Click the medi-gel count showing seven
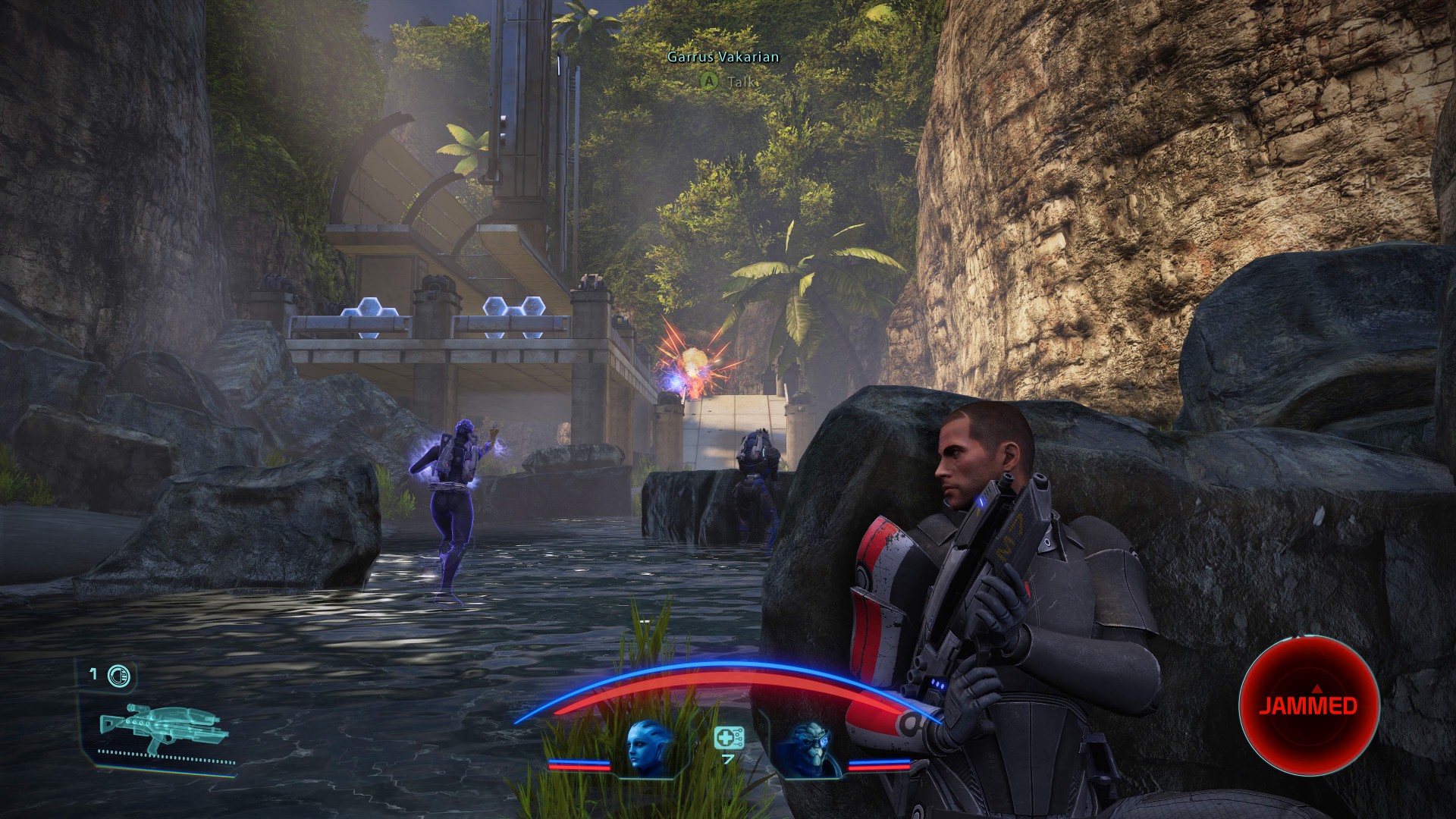The image size is (1456, 819). click(727, 758)
